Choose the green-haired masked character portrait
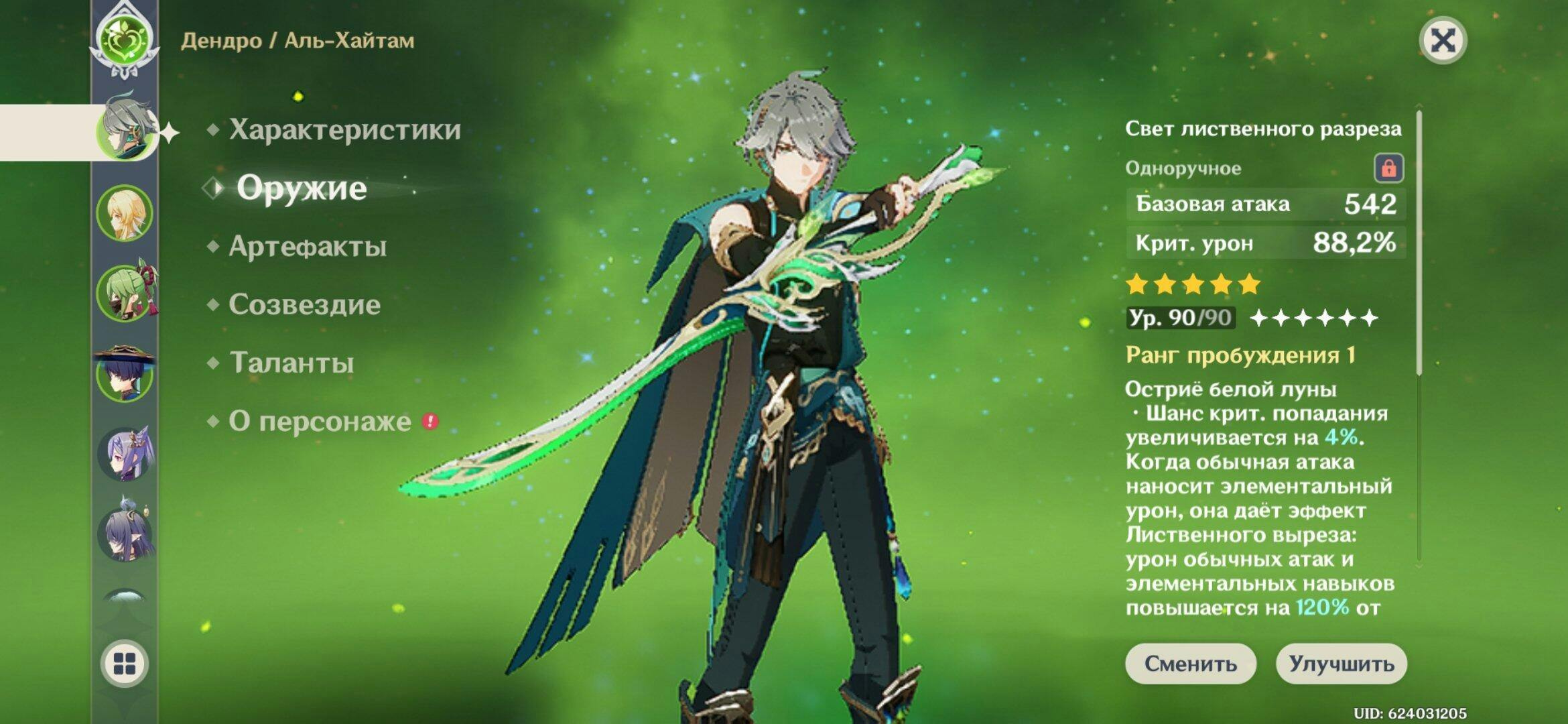Viewport: 1568px width, 724px height. tap(125, 294)
